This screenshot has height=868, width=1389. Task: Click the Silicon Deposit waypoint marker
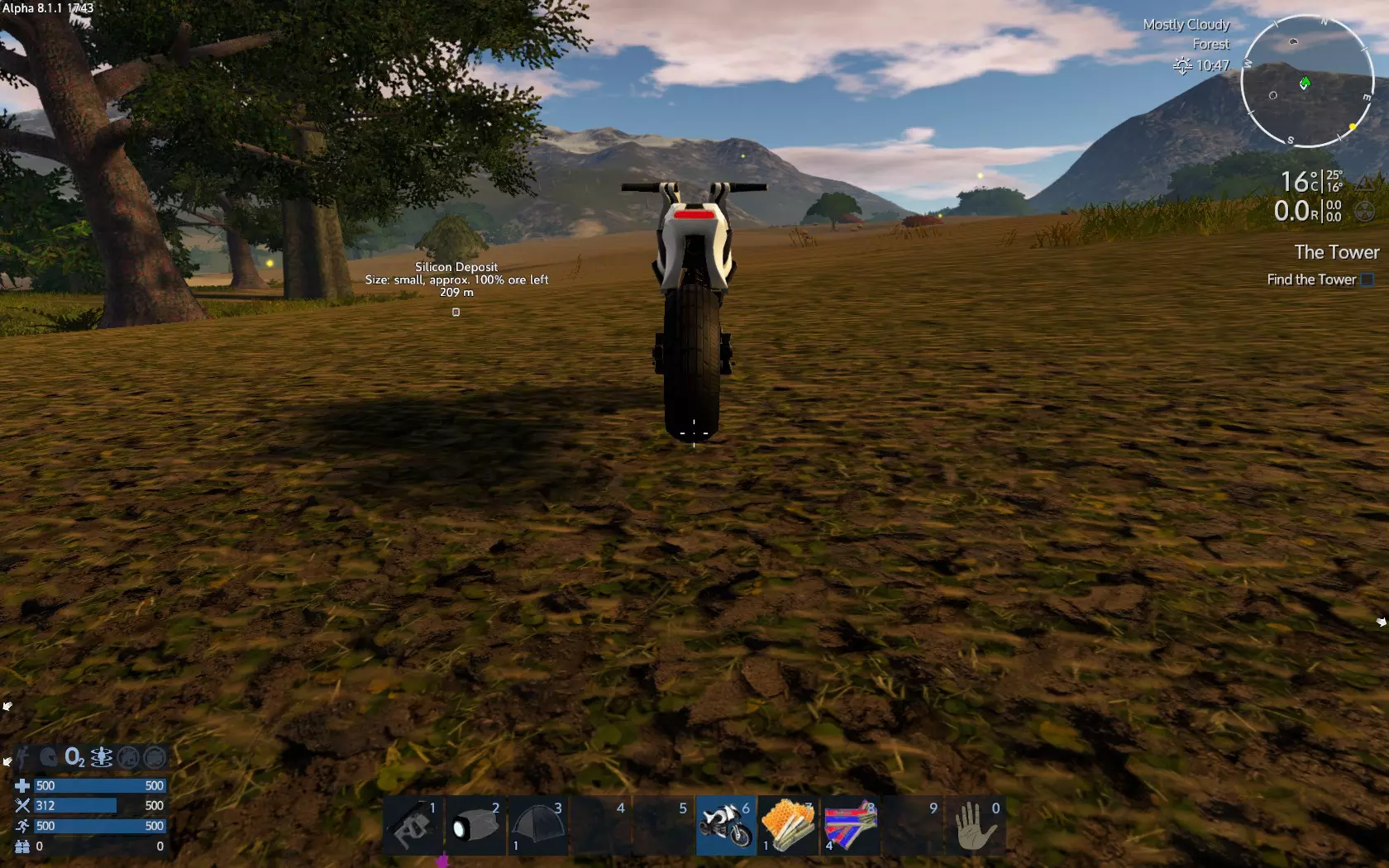tap(456, 312)
